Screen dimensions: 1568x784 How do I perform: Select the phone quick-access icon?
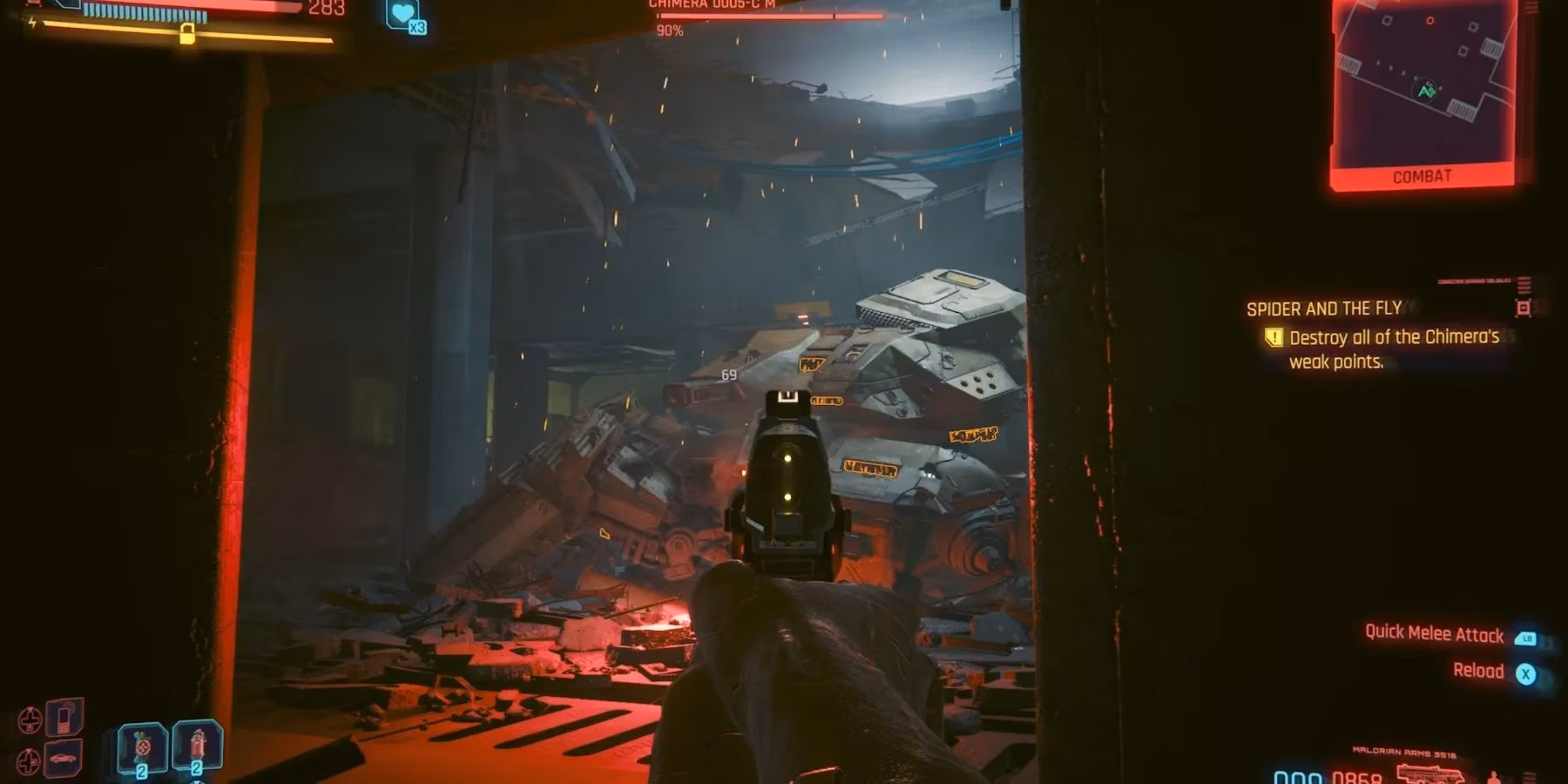[x=63, y=716]
